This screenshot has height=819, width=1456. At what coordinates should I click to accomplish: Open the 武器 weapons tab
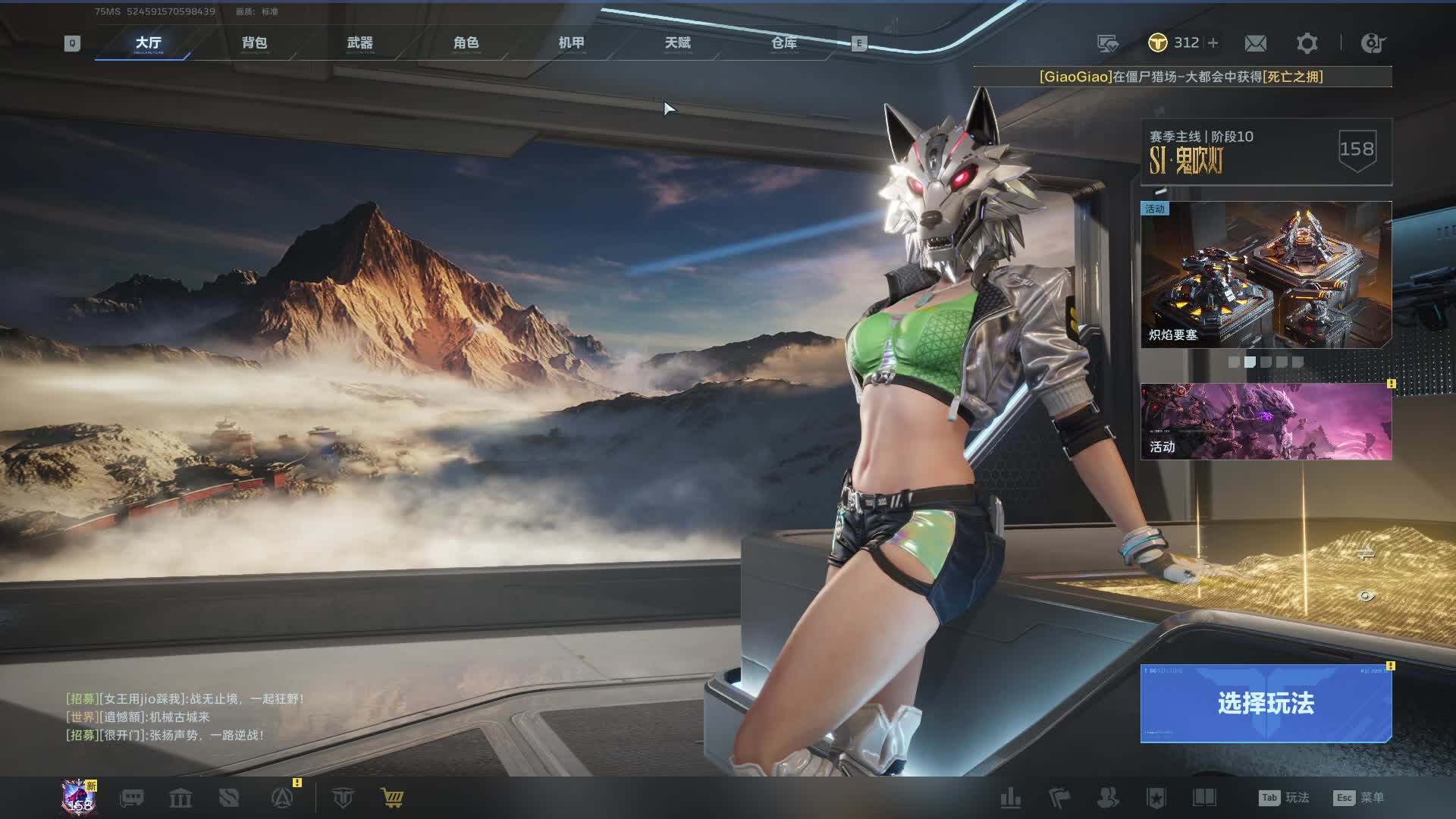360,43
